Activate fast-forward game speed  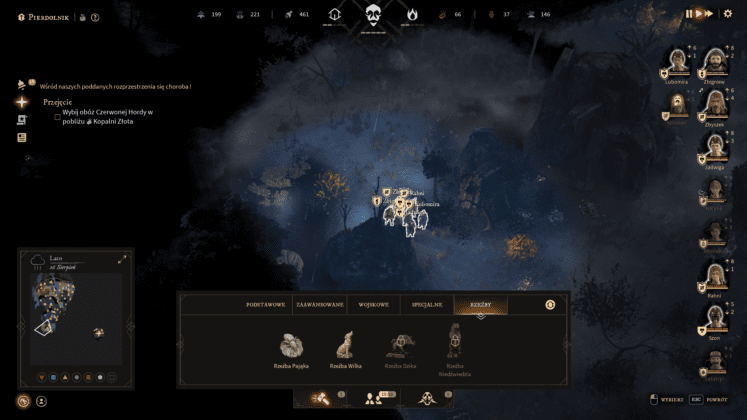(708, 14)
